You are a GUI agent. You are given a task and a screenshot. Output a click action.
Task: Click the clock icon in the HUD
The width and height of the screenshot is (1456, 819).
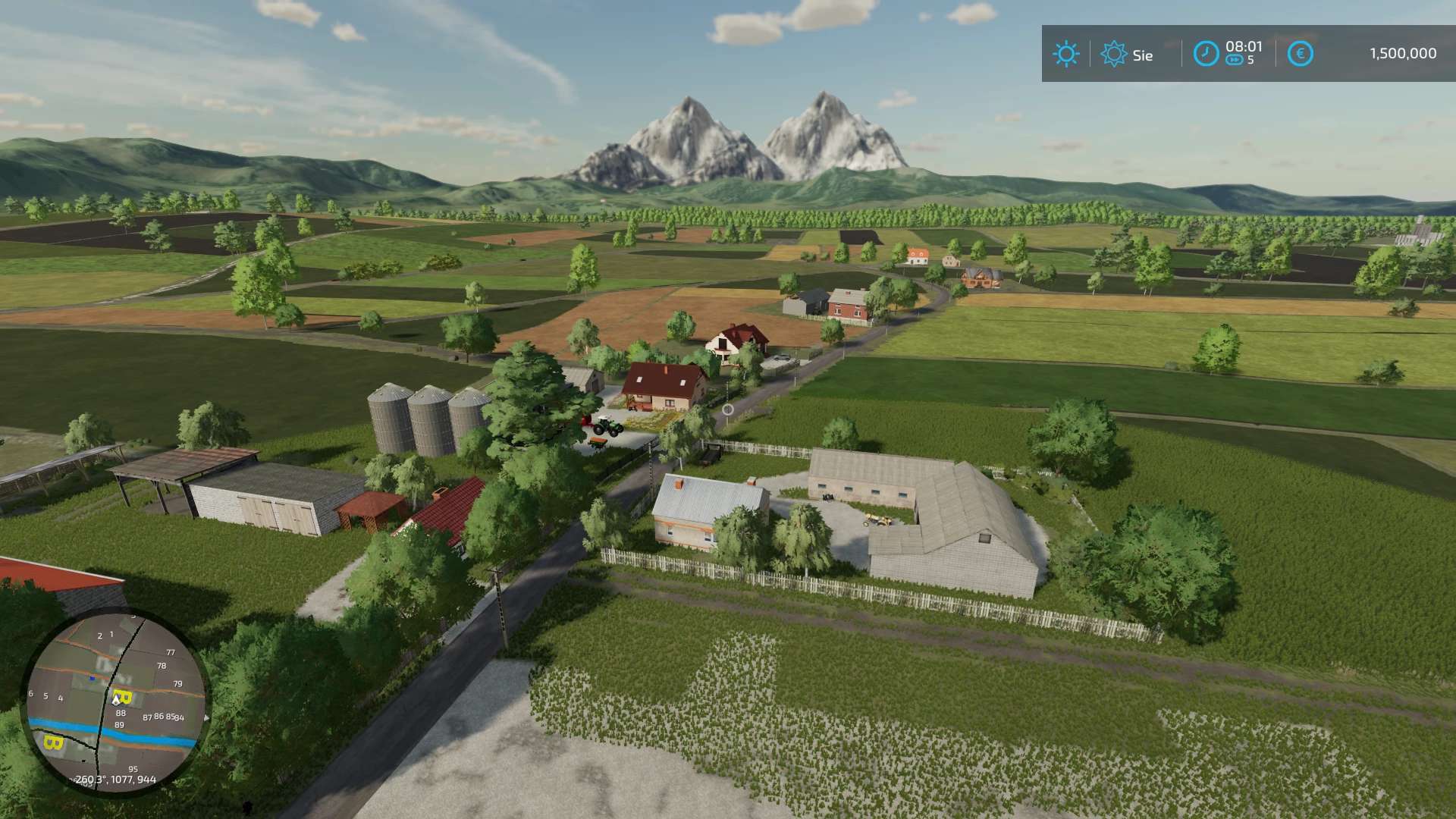1206,54
